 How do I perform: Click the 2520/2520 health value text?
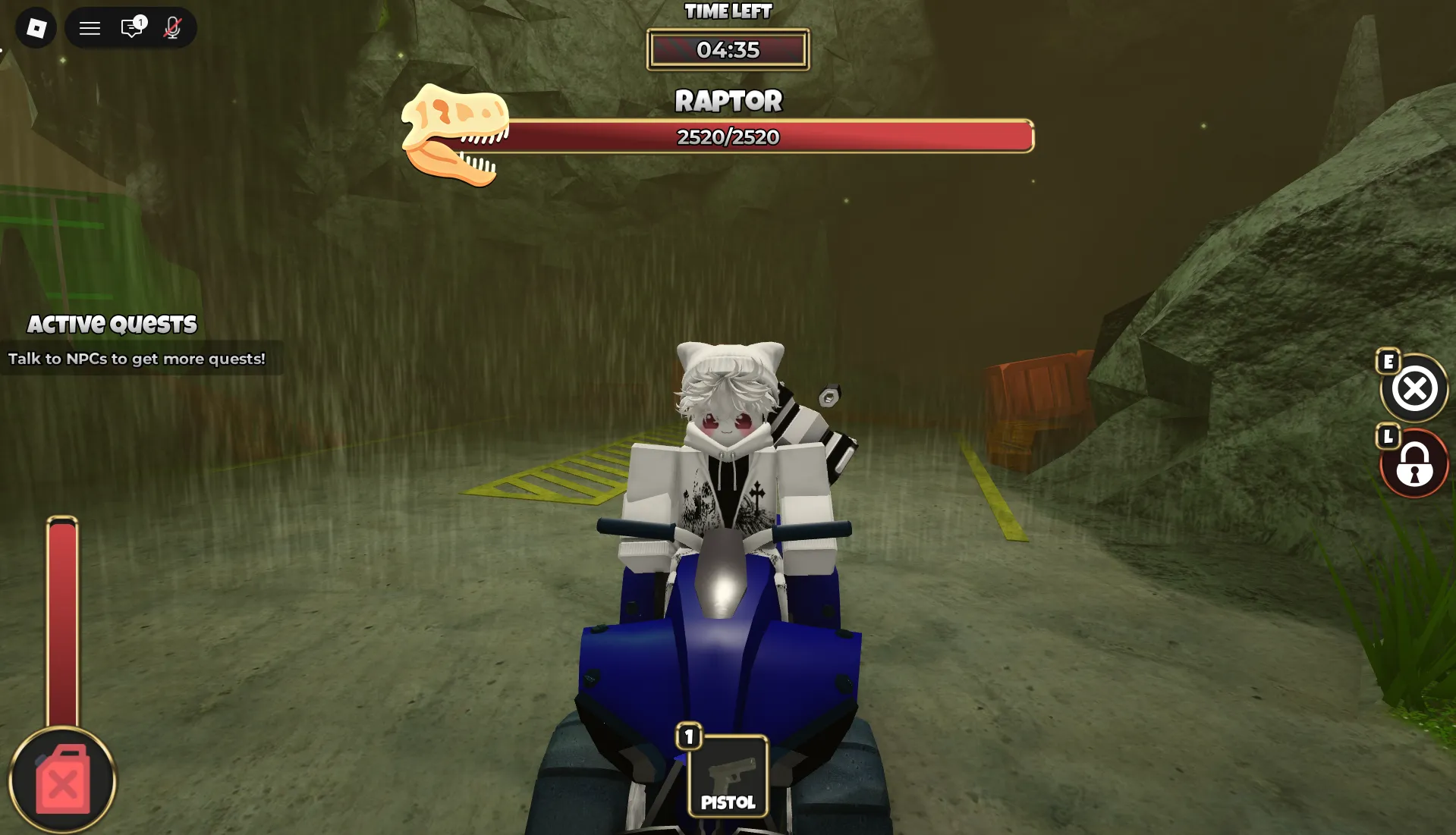[727, 137]
